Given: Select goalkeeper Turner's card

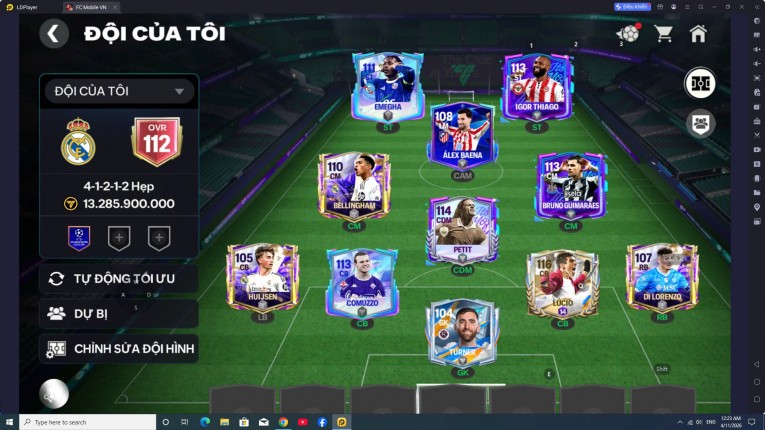Looking at the screenshot, I should pos(461,333).
